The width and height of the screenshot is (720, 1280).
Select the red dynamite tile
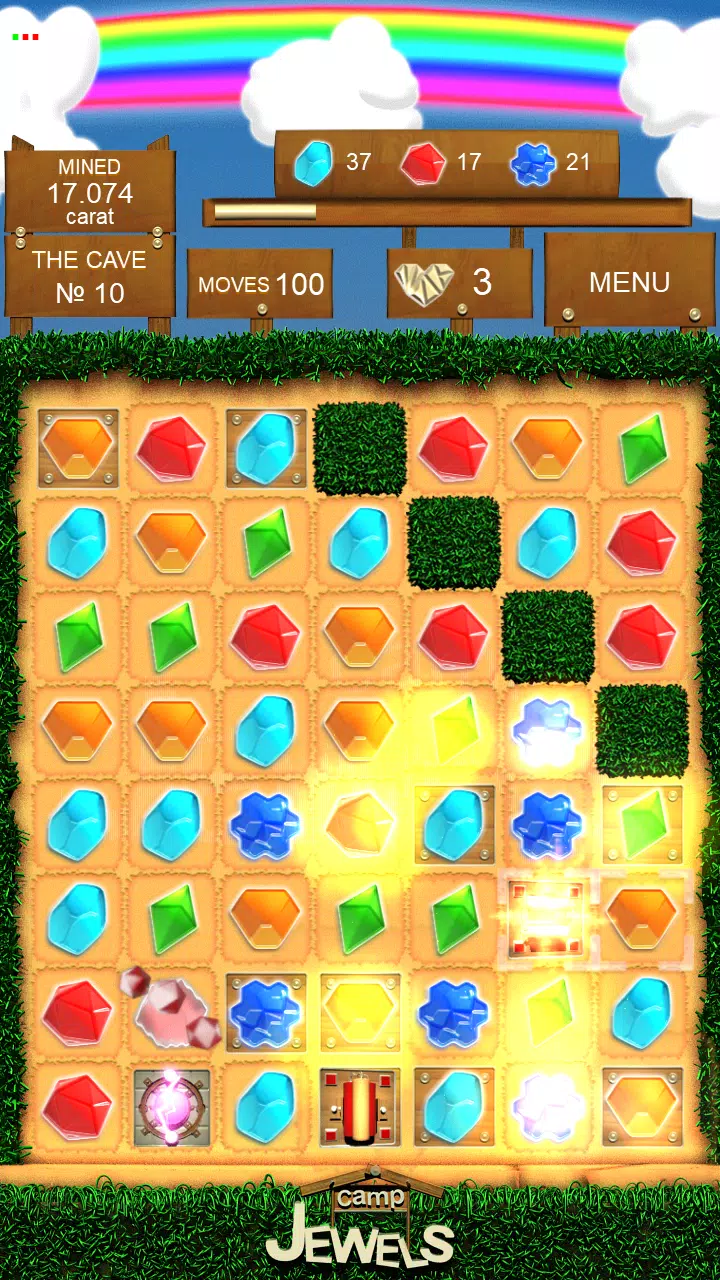(360, 1107)
